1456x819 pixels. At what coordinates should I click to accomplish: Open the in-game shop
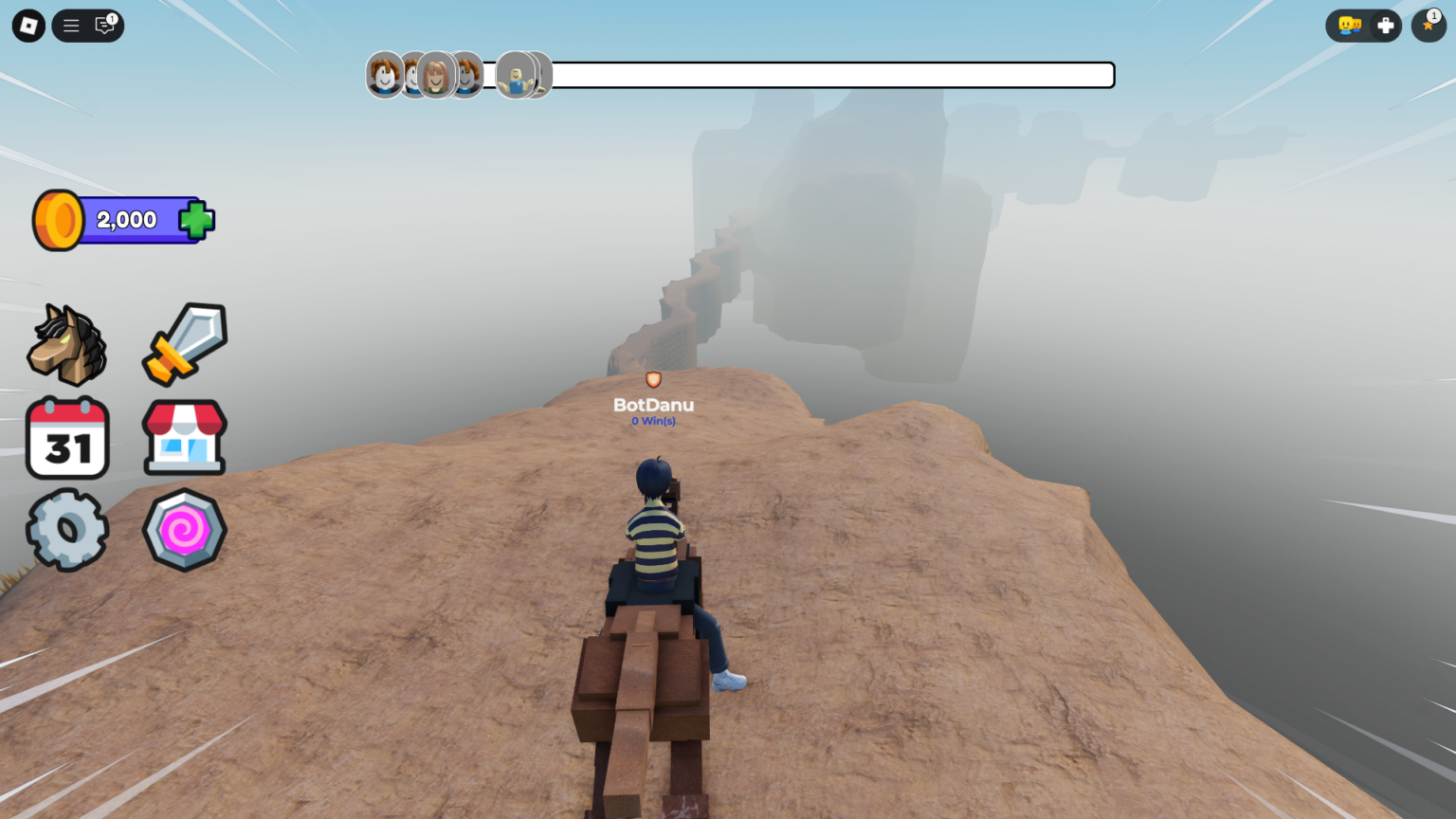pos(184,438)
